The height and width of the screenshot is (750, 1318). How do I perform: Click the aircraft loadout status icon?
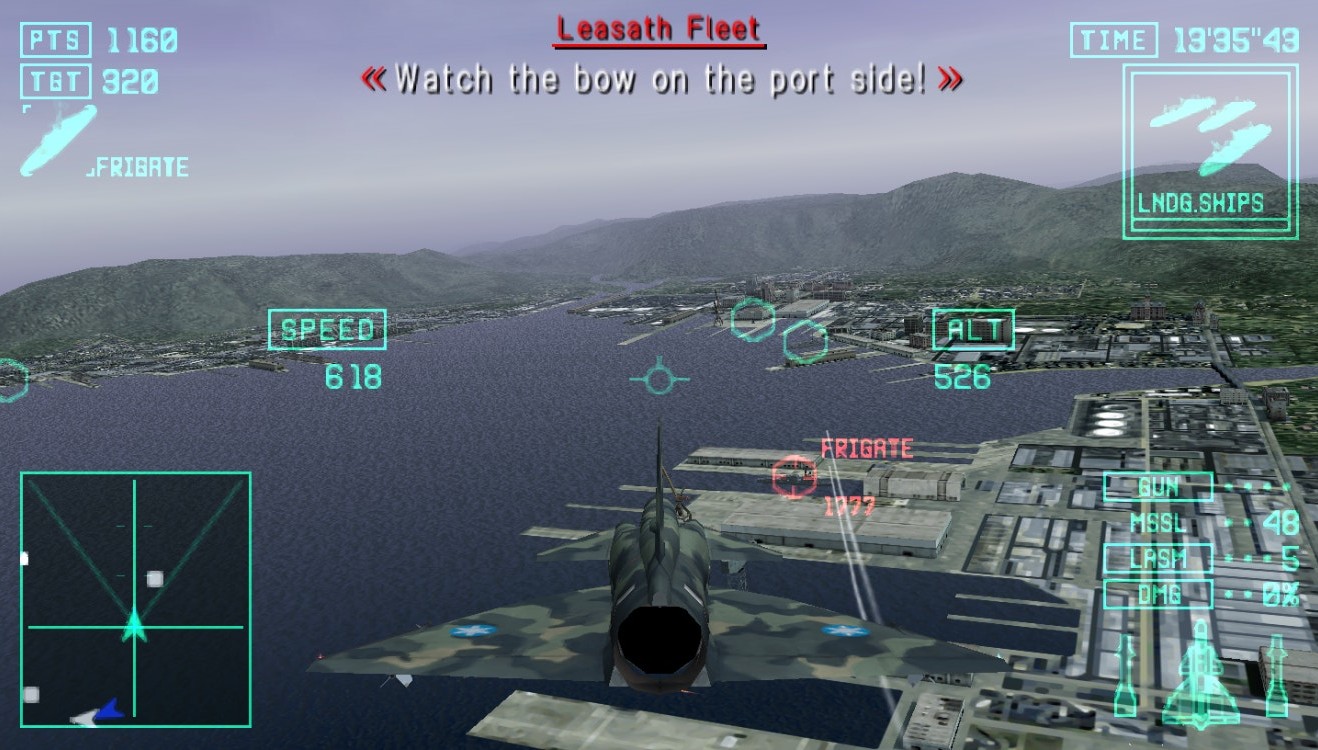(x=1200, y=673)
